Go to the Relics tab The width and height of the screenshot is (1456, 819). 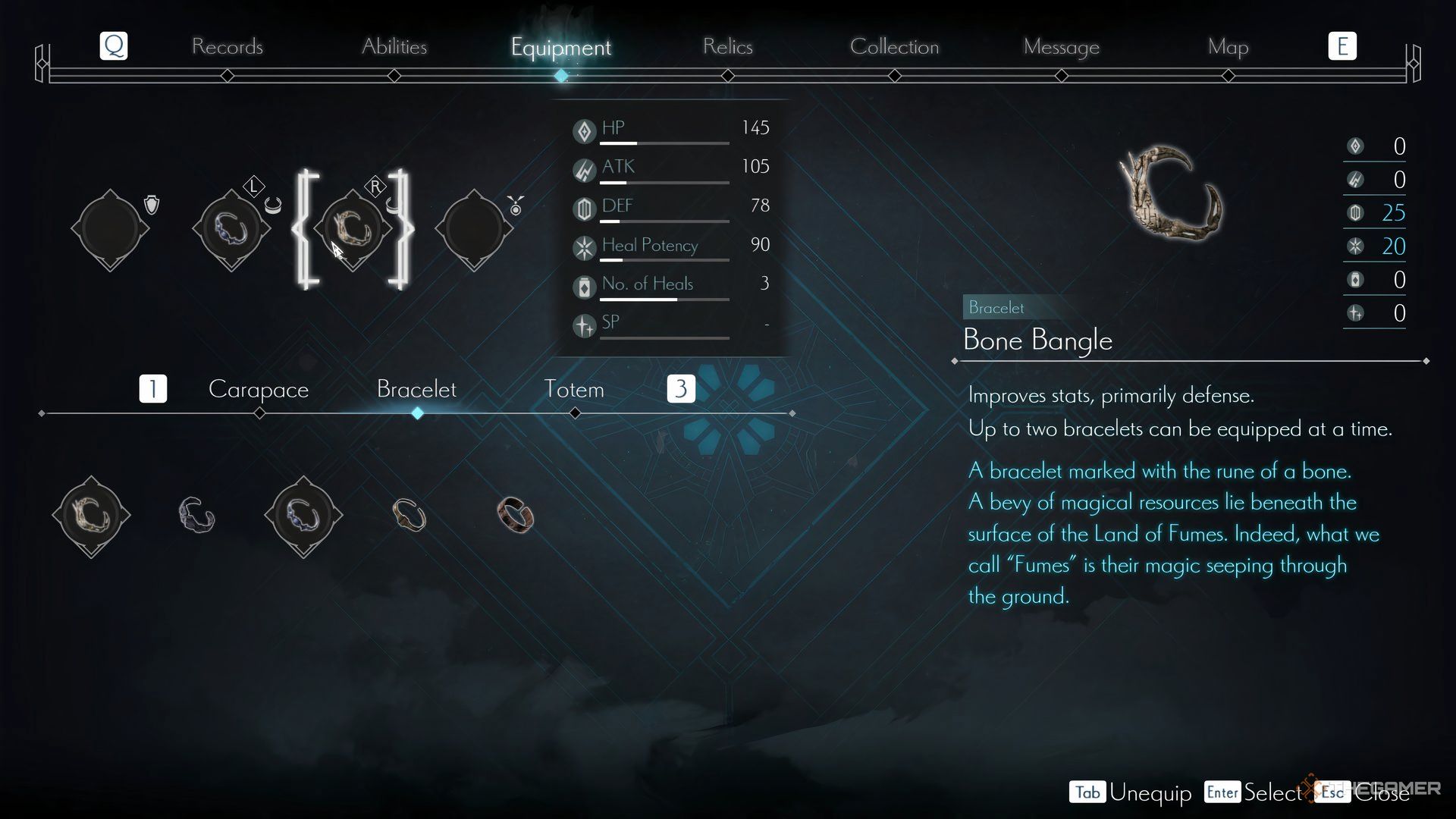click(727, 47)
